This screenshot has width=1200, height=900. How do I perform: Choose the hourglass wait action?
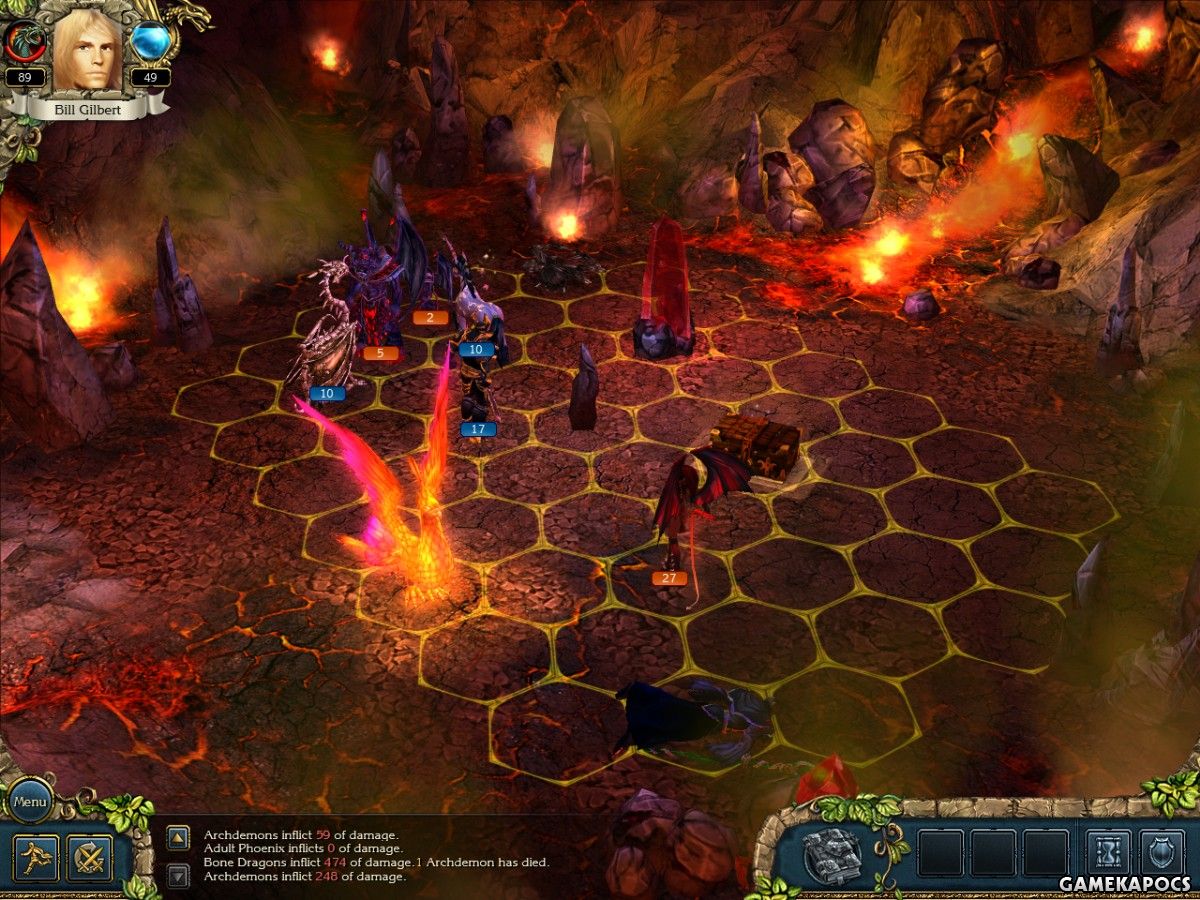click(1108, 854)
